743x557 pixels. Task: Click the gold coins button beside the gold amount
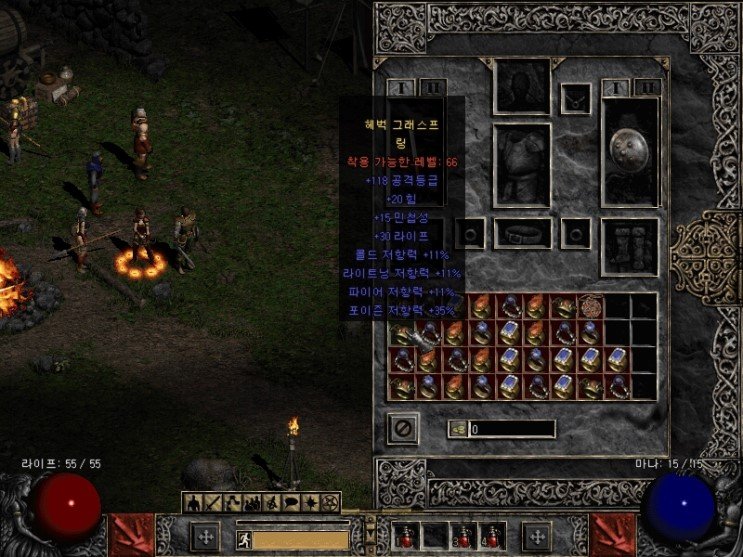tap(459, 428)
